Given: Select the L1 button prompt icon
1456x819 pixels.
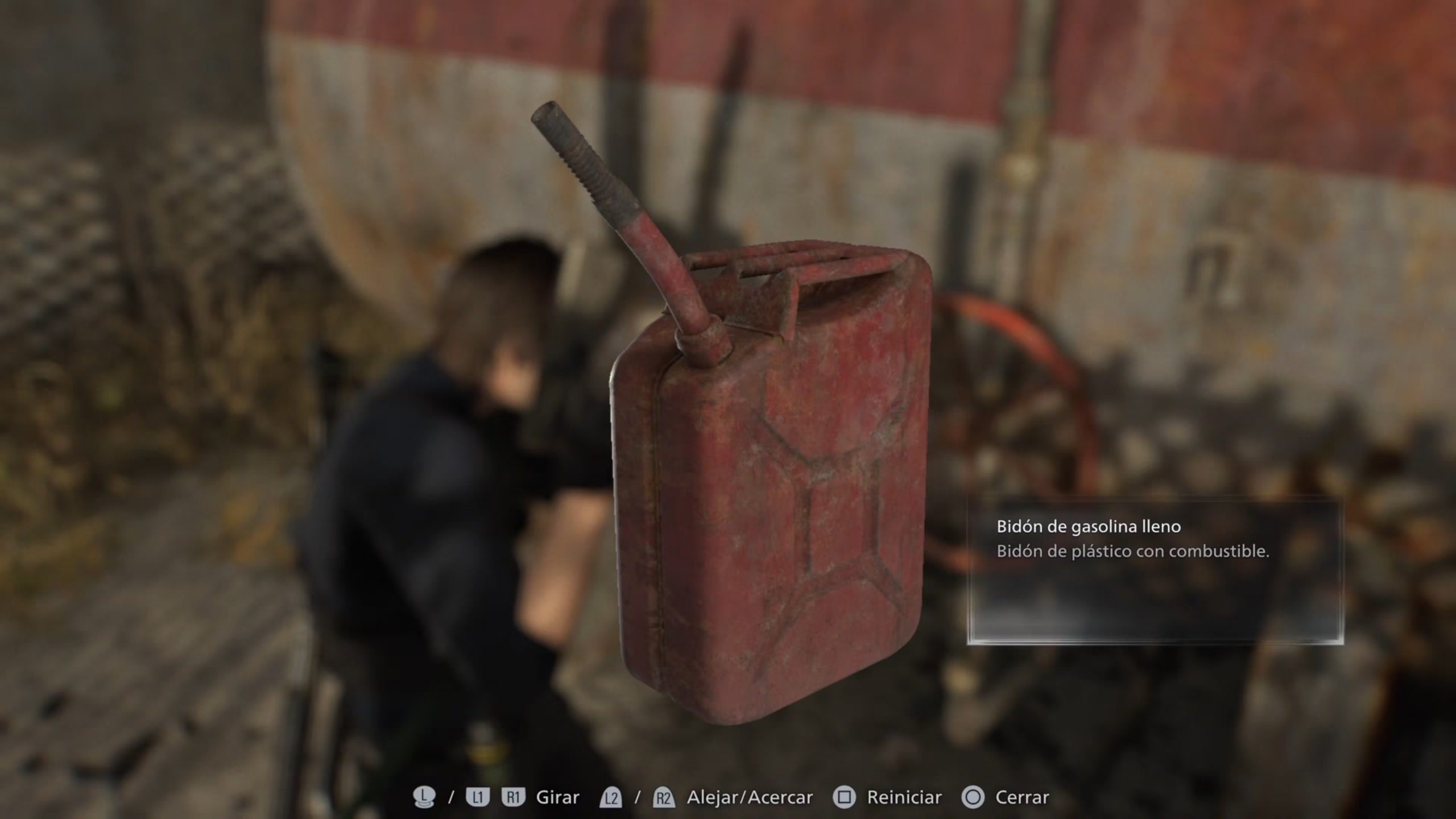Looking at the screenshot, I should click(x=478, y=796).
